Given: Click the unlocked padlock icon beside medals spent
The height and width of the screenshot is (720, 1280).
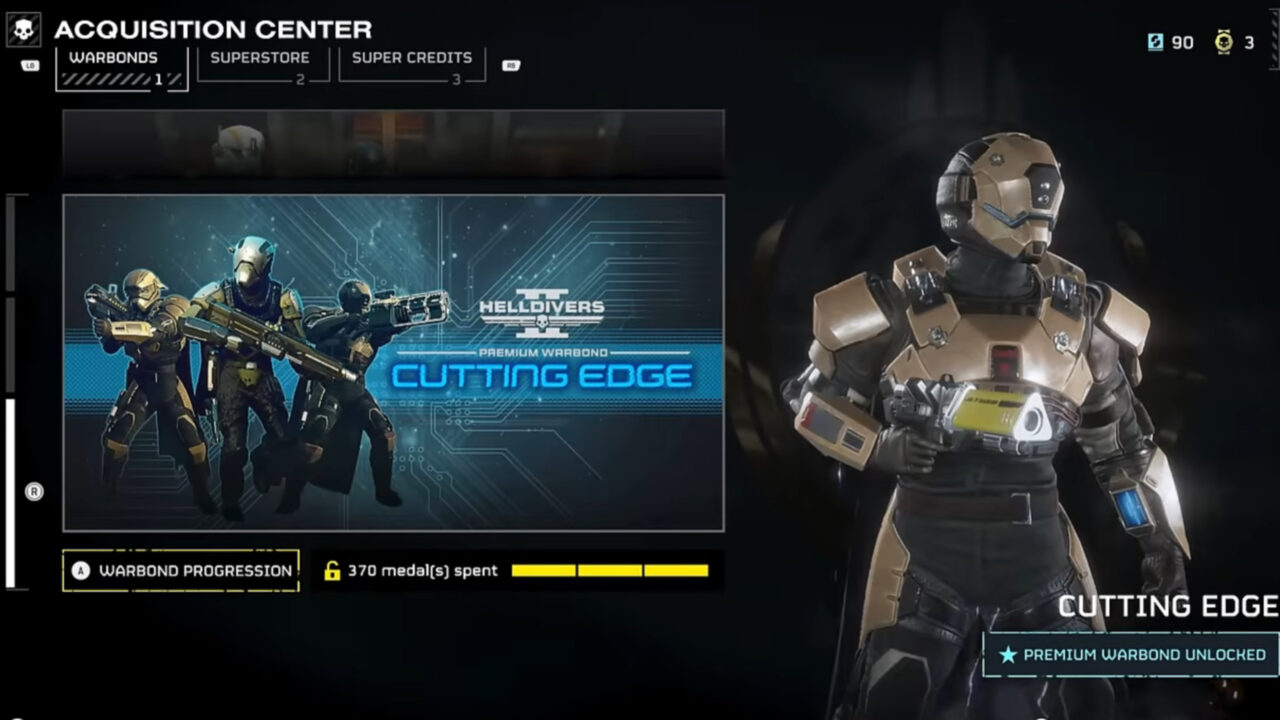Looking at the screenshot, I should coord(330,570).
